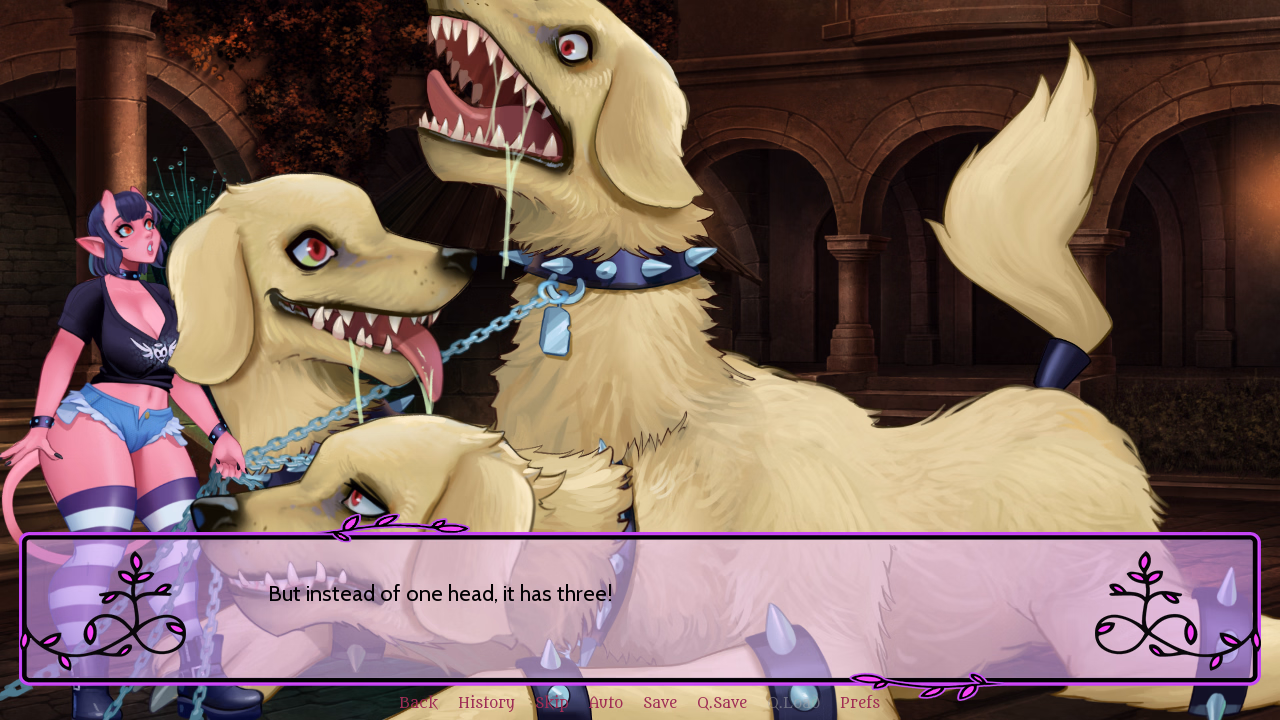
Task: Perform a quick save with Q.Save
Action: point(722,702)
